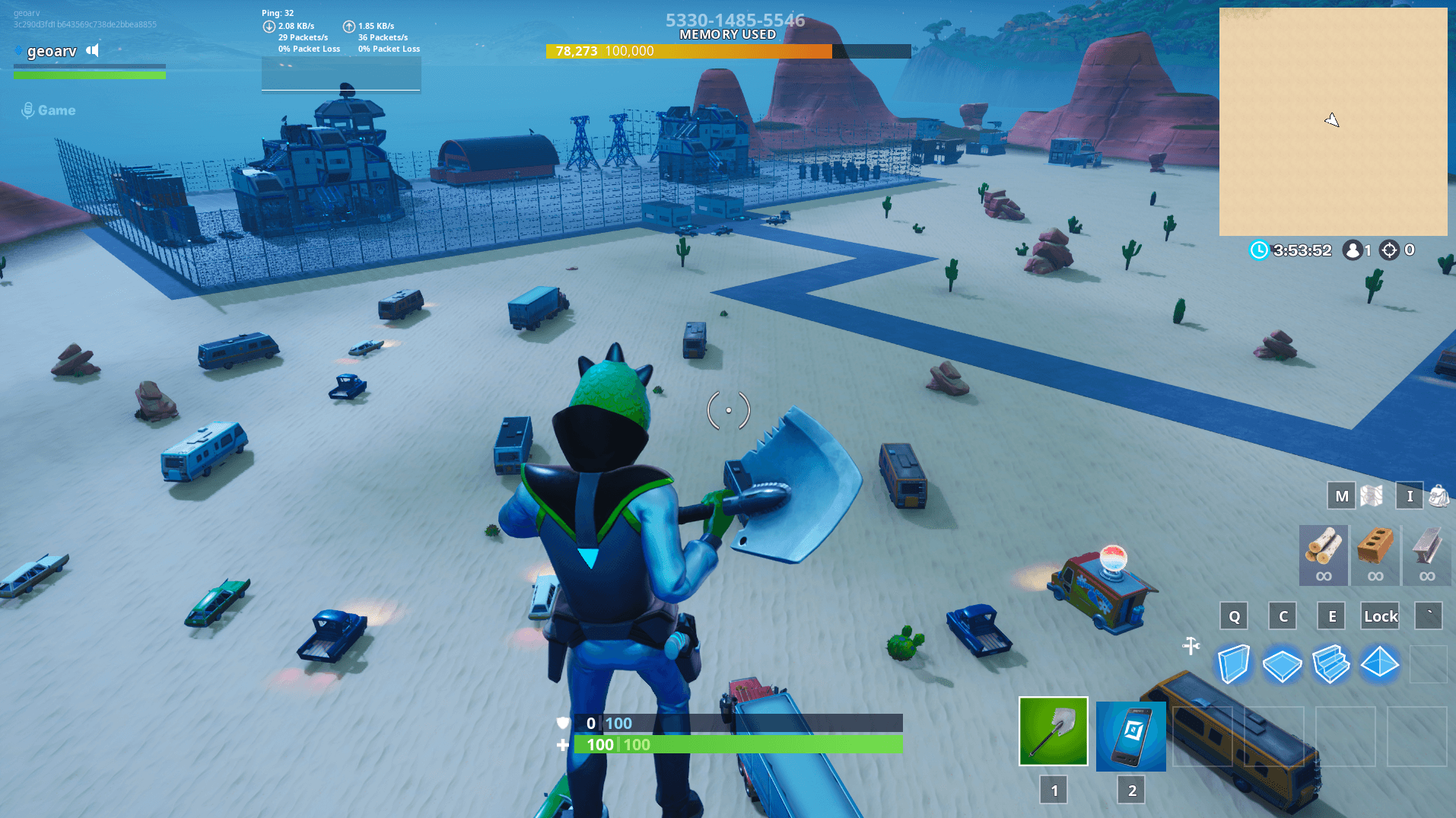This screenshot has height=818, width=1456.
Task: Select the wood resource
Action: tap(1323, 555)
